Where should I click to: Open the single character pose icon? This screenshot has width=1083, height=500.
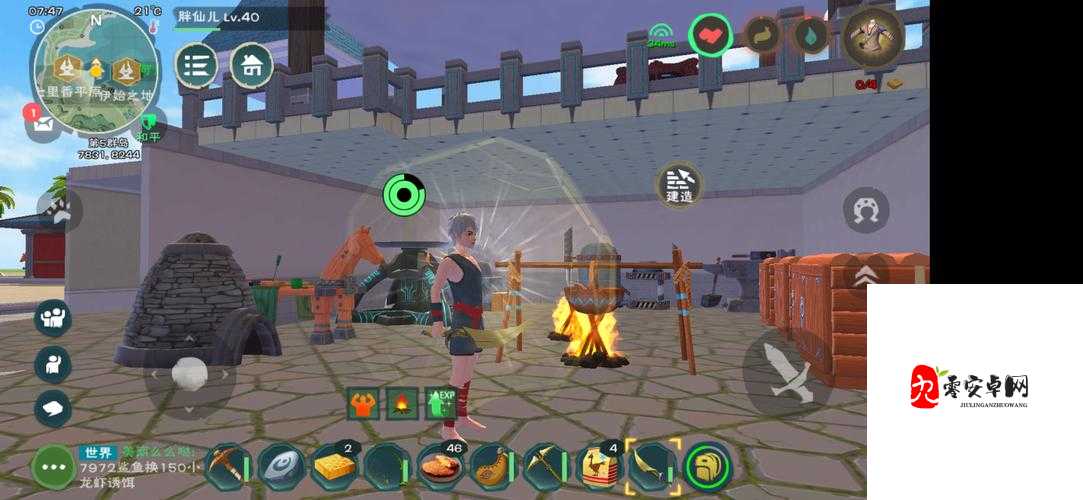[x=52, y=364]
